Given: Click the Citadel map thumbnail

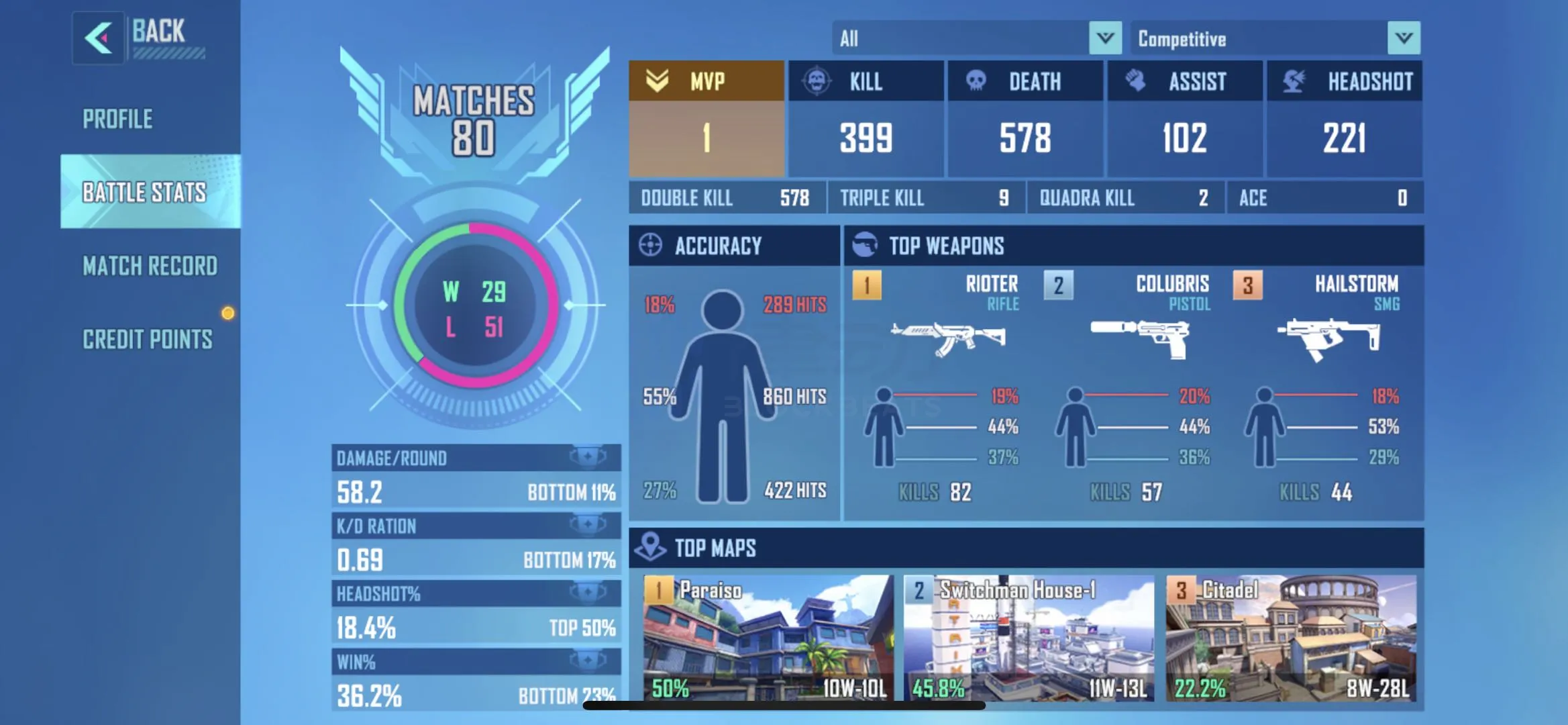Looking at the screenshot, I should click(x=1291, y=638).
